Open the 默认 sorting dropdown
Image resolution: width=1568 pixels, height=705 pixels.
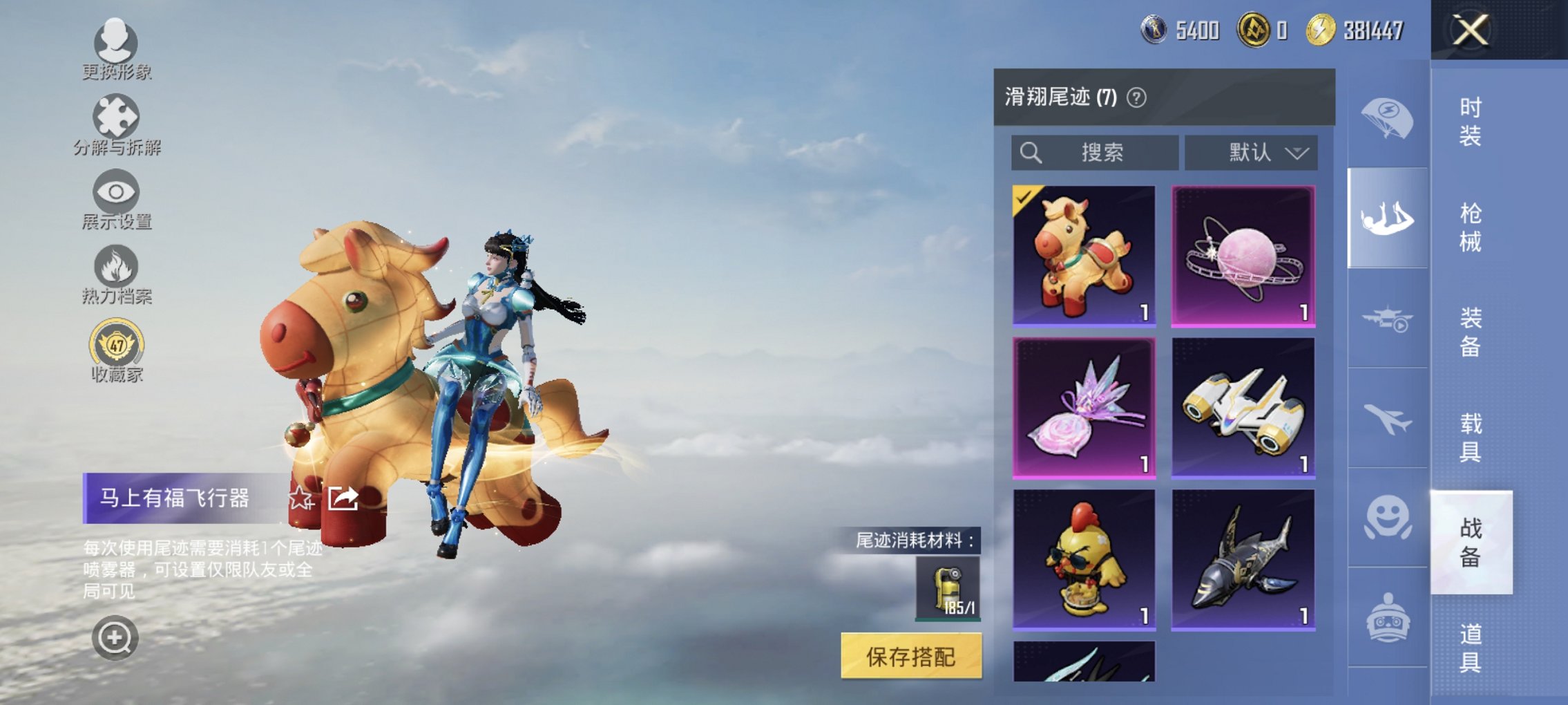(x=1257, y=153)
